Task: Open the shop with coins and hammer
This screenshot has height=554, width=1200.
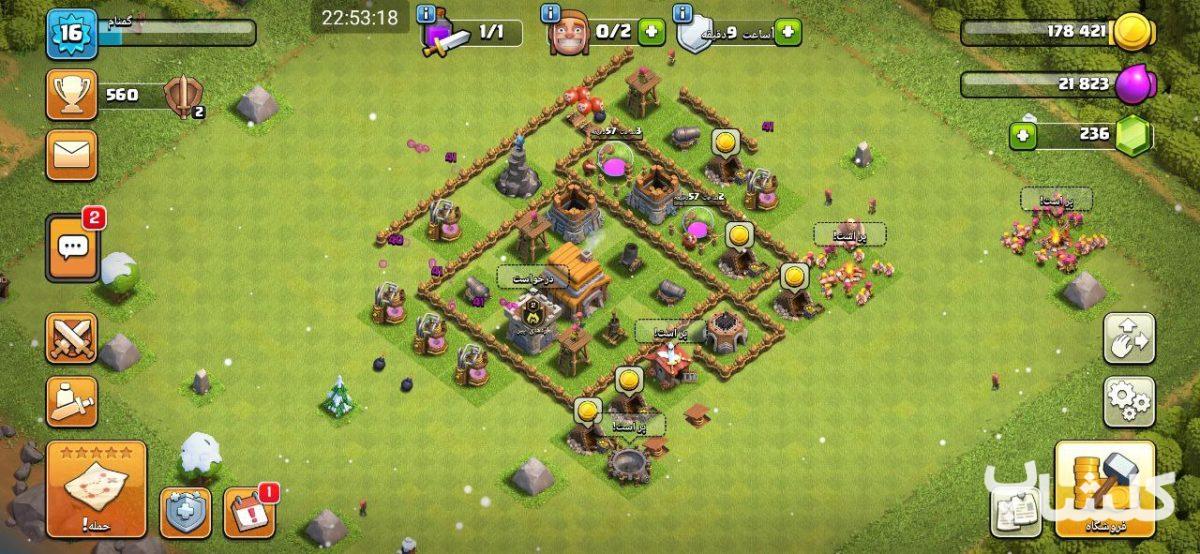Action: (1105, 488)
